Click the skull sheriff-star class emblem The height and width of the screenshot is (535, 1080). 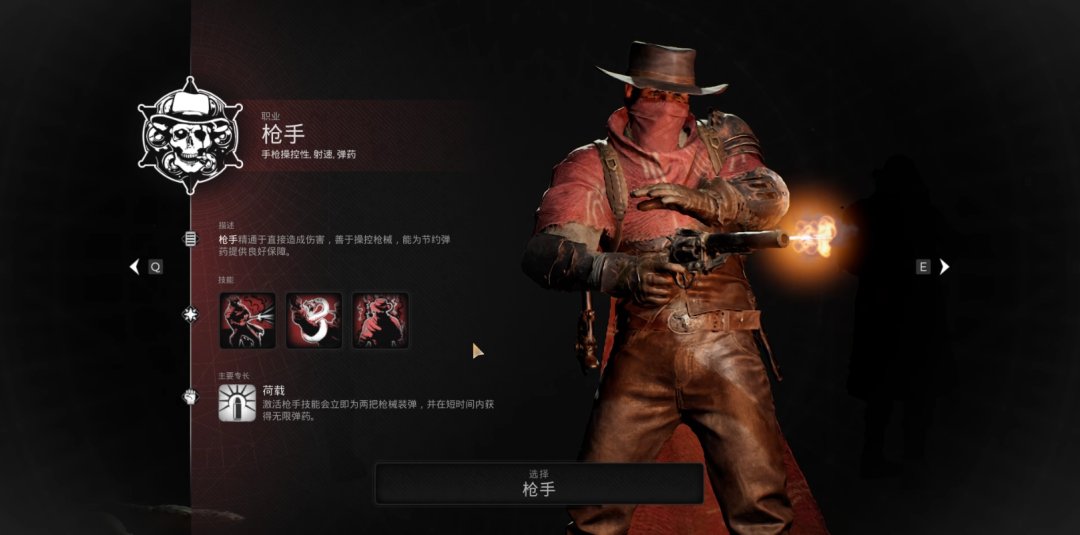(190, 136)
